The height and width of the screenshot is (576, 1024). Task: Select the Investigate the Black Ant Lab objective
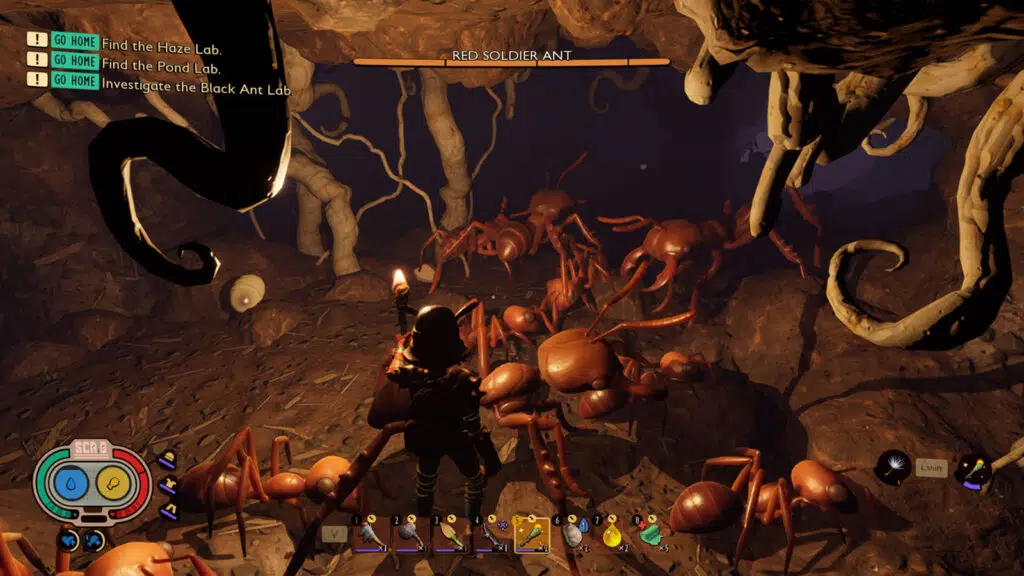tap(196, 89)
